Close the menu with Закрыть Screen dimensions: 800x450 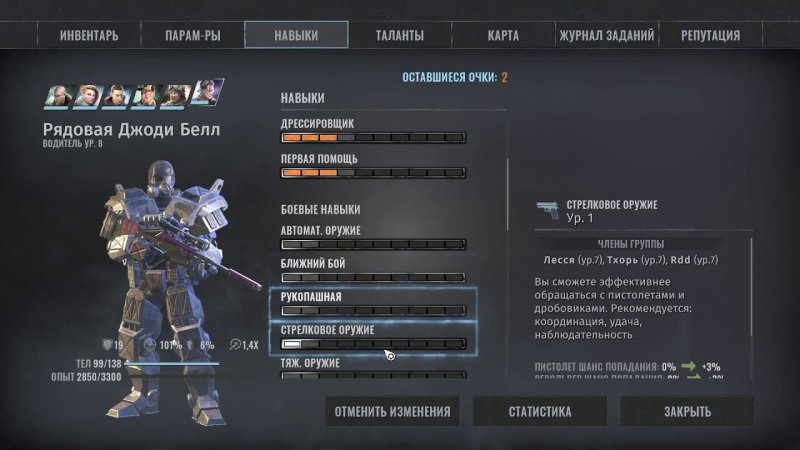687,411
